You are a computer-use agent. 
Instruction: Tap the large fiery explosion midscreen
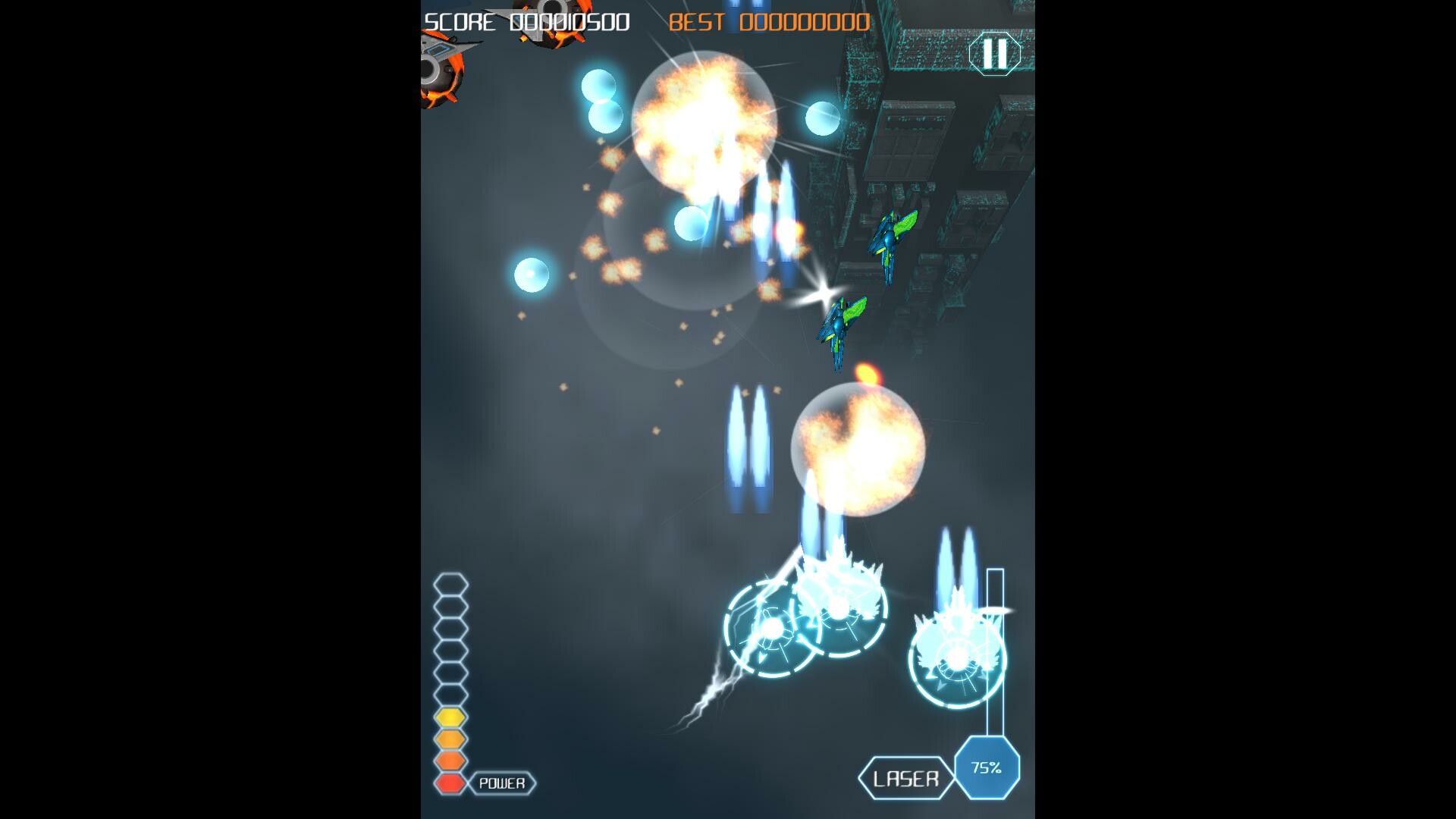[705, 121]
